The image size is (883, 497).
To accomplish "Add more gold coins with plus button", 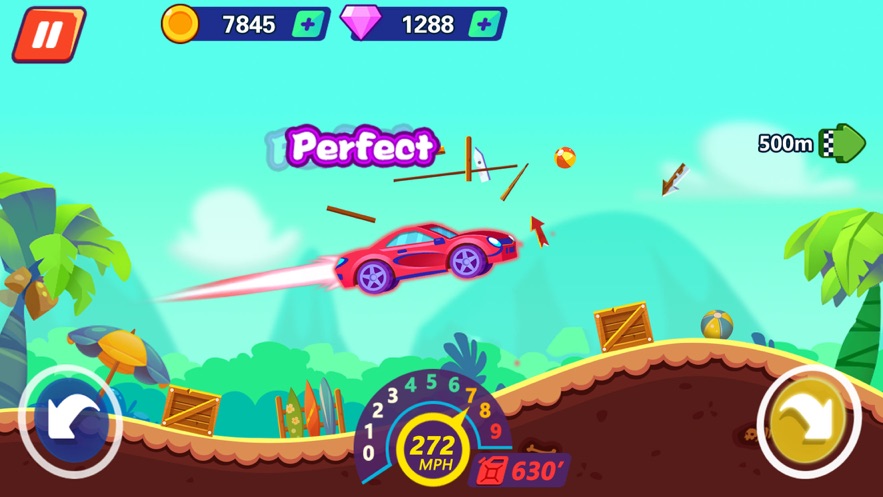I will (310, 25).
